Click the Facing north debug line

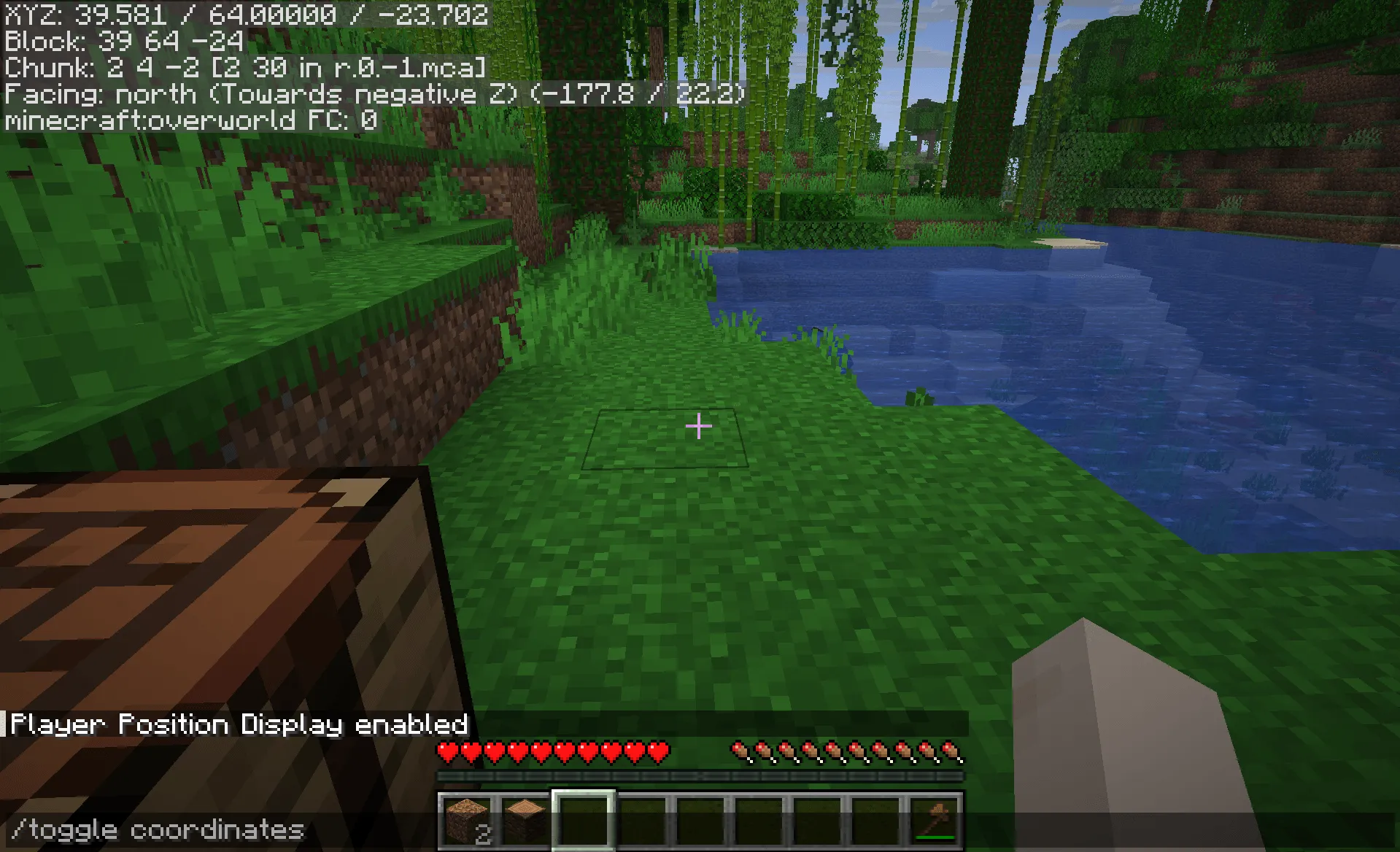tap(372, 93)
